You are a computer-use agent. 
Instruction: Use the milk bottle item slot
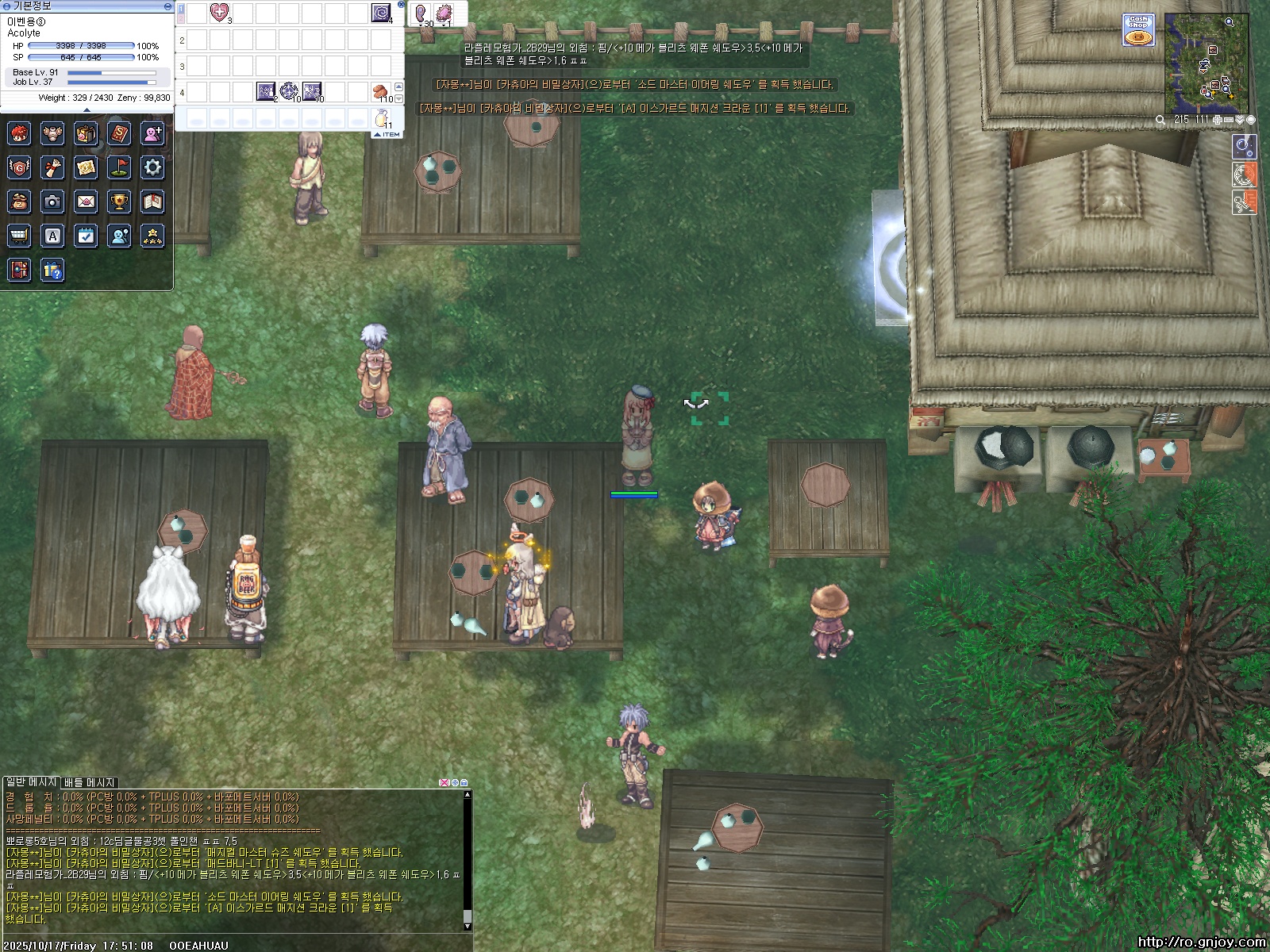(x=382, y=118)
